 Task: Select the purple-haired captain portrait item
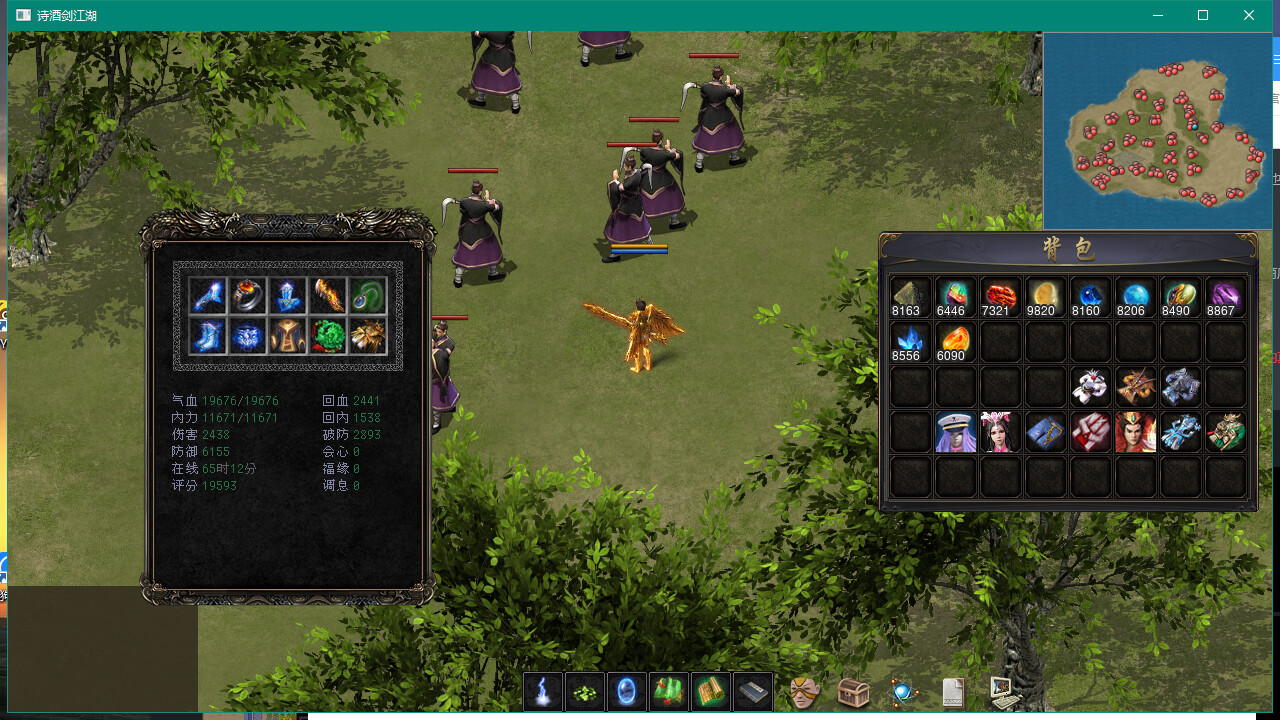955,432
